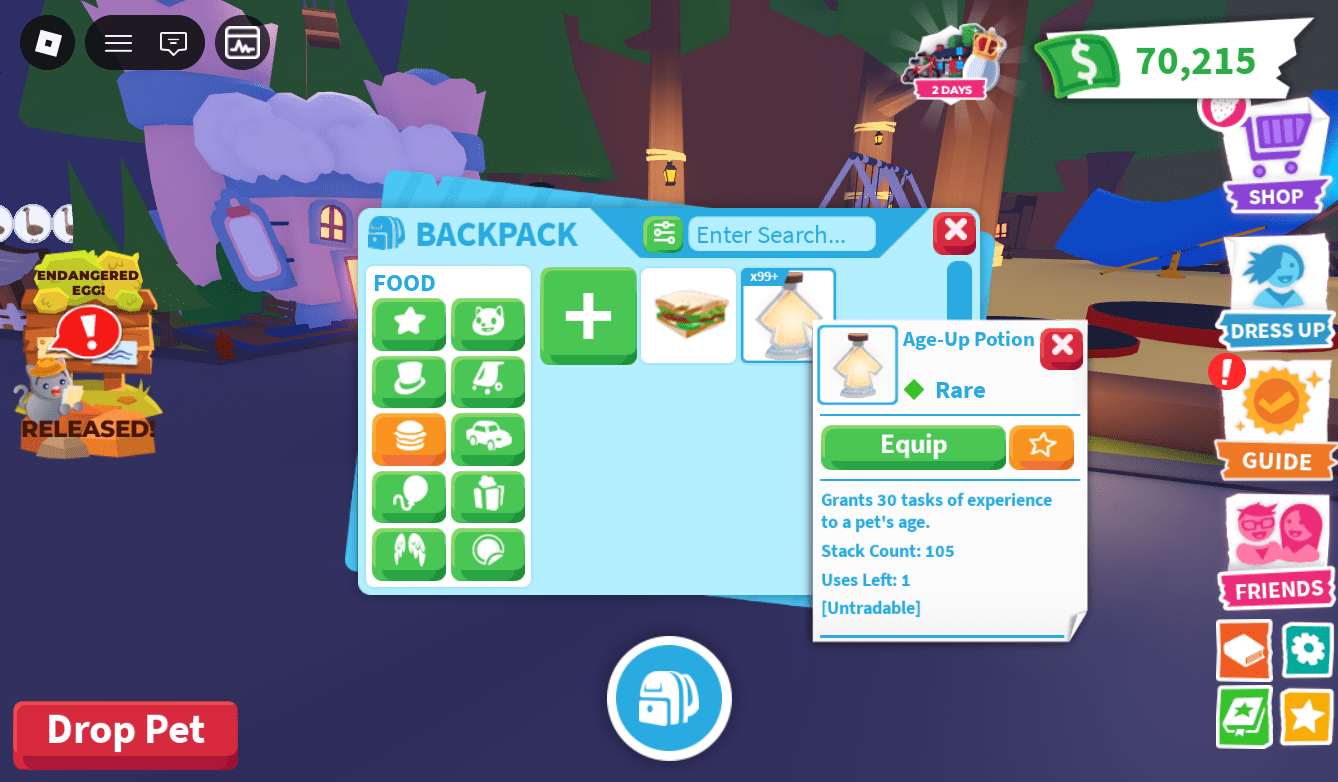The width and height of the screenshot is (1338, 782).
Task: Switch to the gifts category in backpack
Action: (488, 497)
